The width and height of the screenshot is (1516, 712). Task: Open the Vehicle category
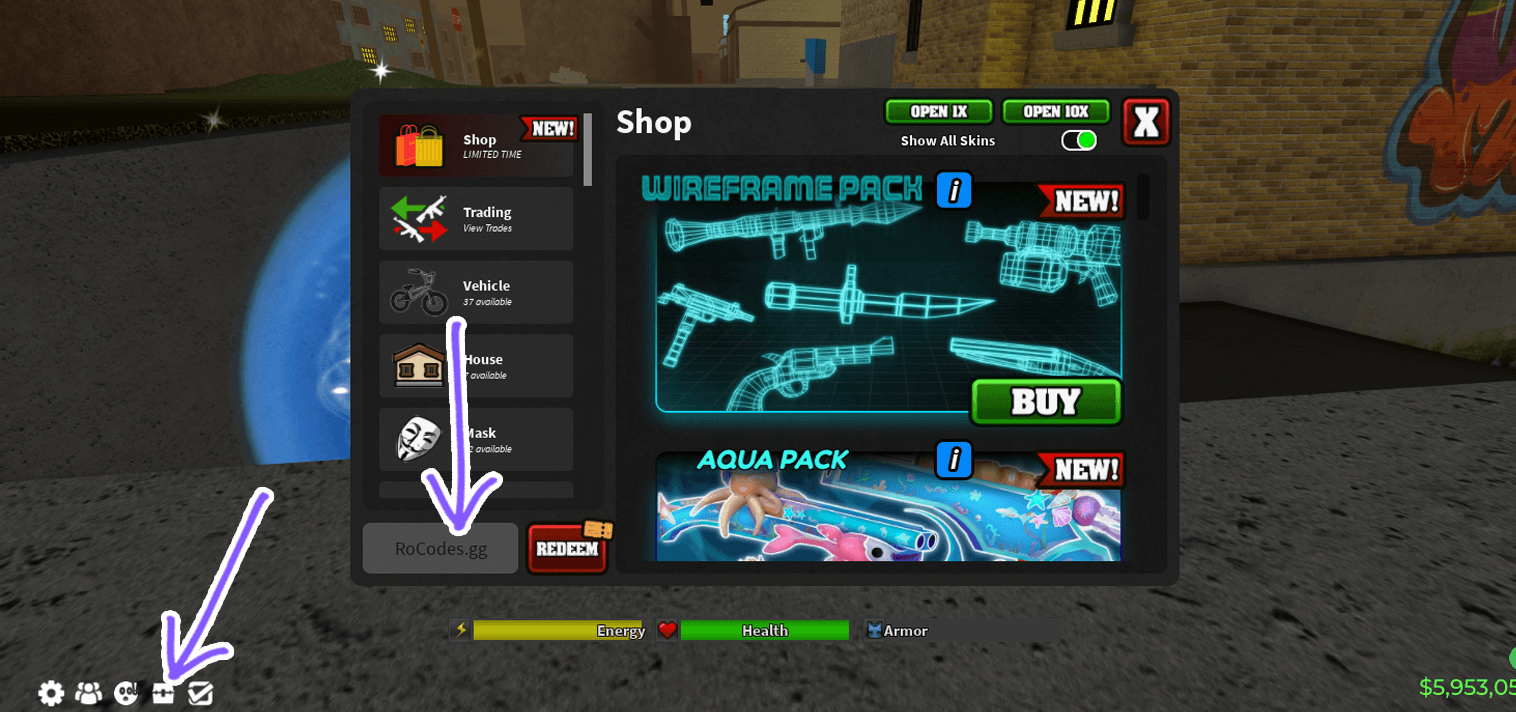click(x=476, y=292)
